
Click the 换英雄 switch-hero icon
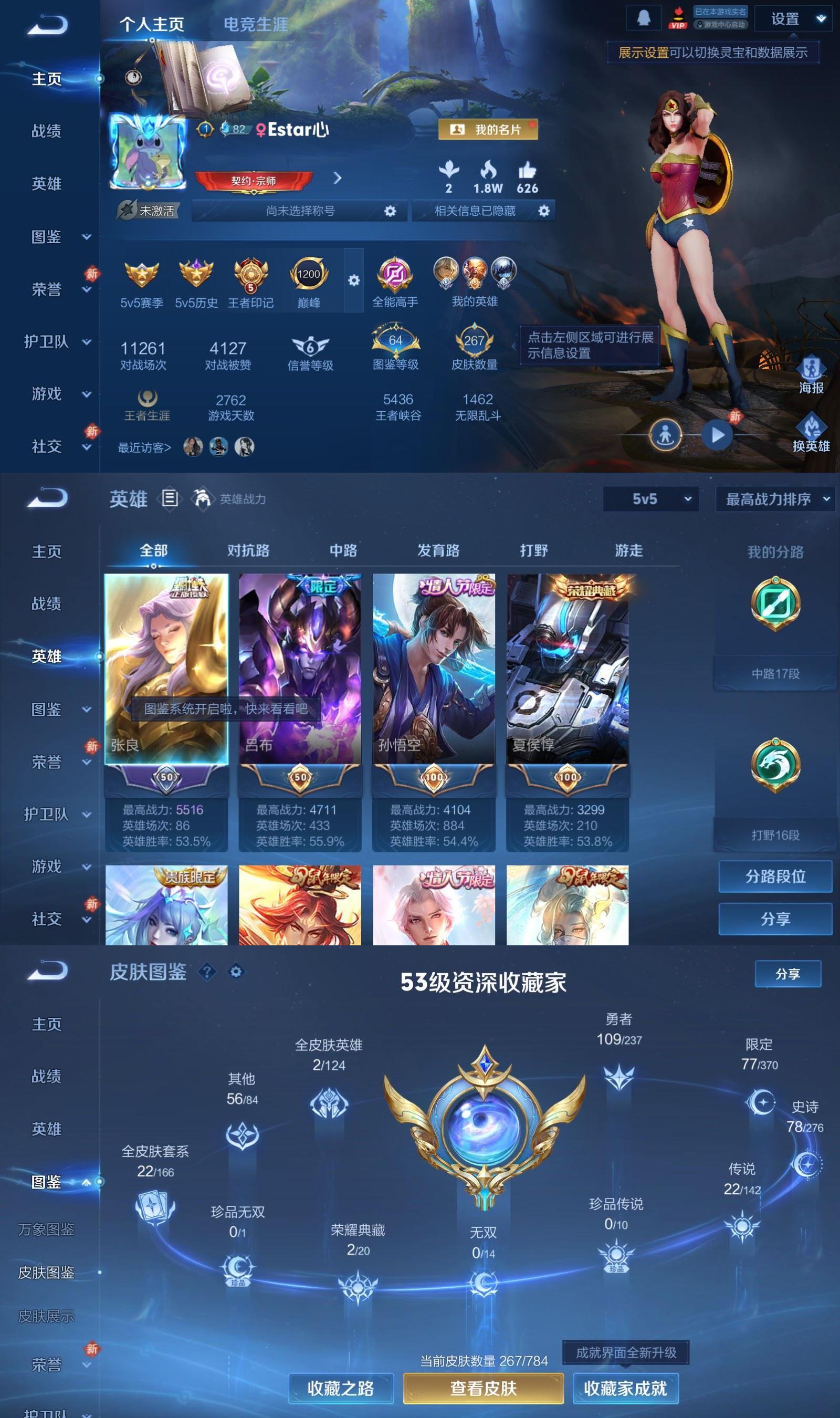814,429
